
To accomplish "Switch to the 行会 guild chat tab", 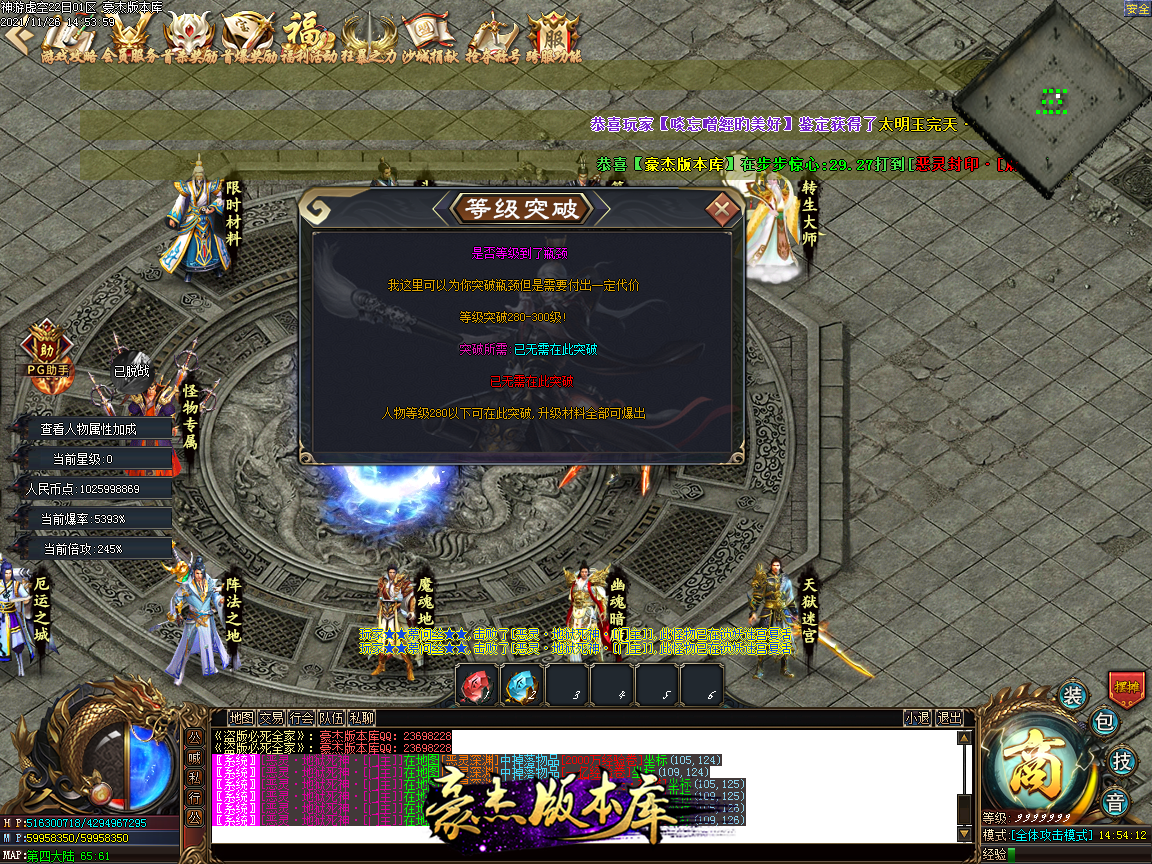I will coord(301,718).
